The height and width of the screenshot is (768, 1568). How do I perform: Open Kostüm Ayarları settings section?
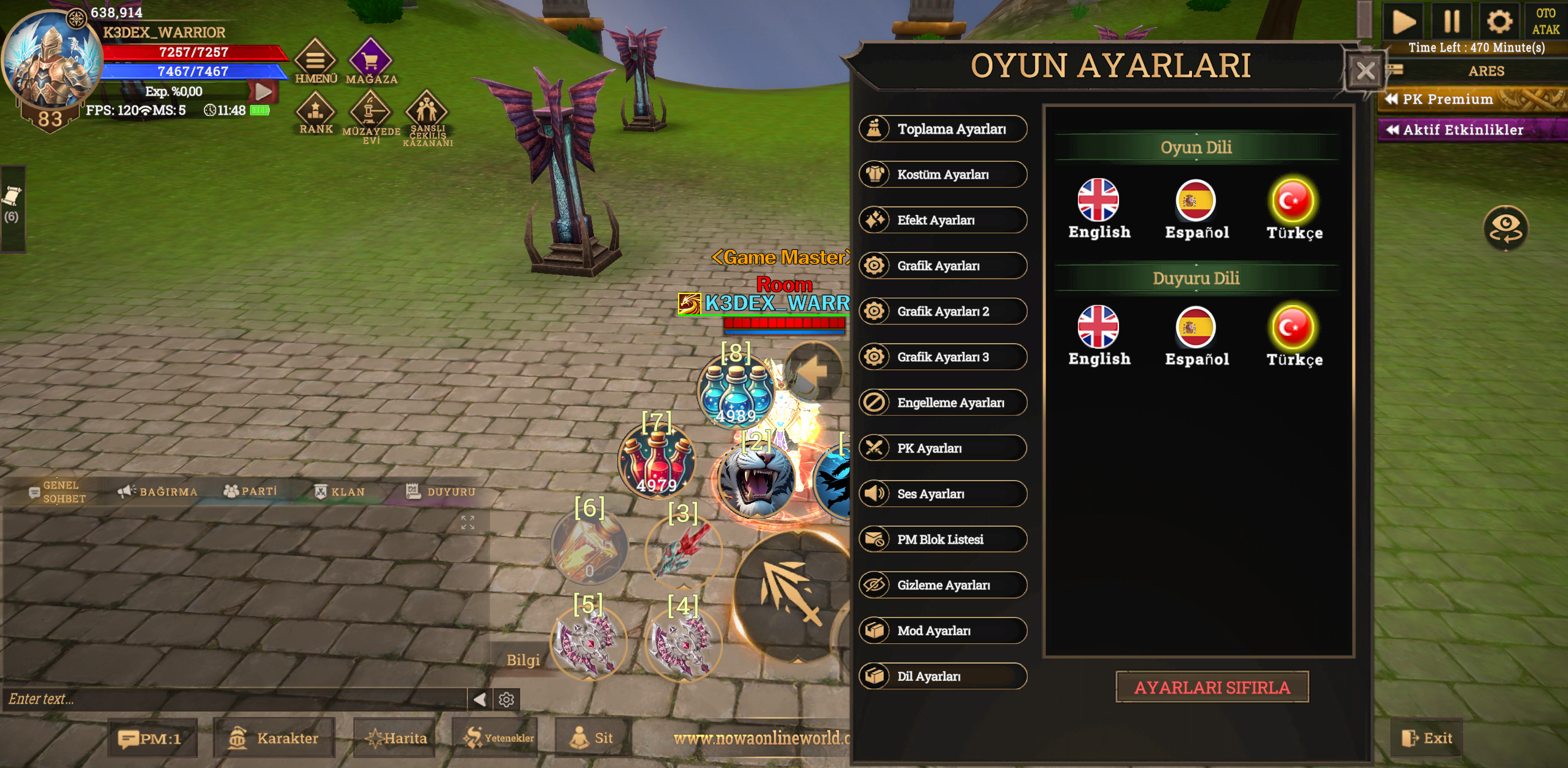(943, 174)
